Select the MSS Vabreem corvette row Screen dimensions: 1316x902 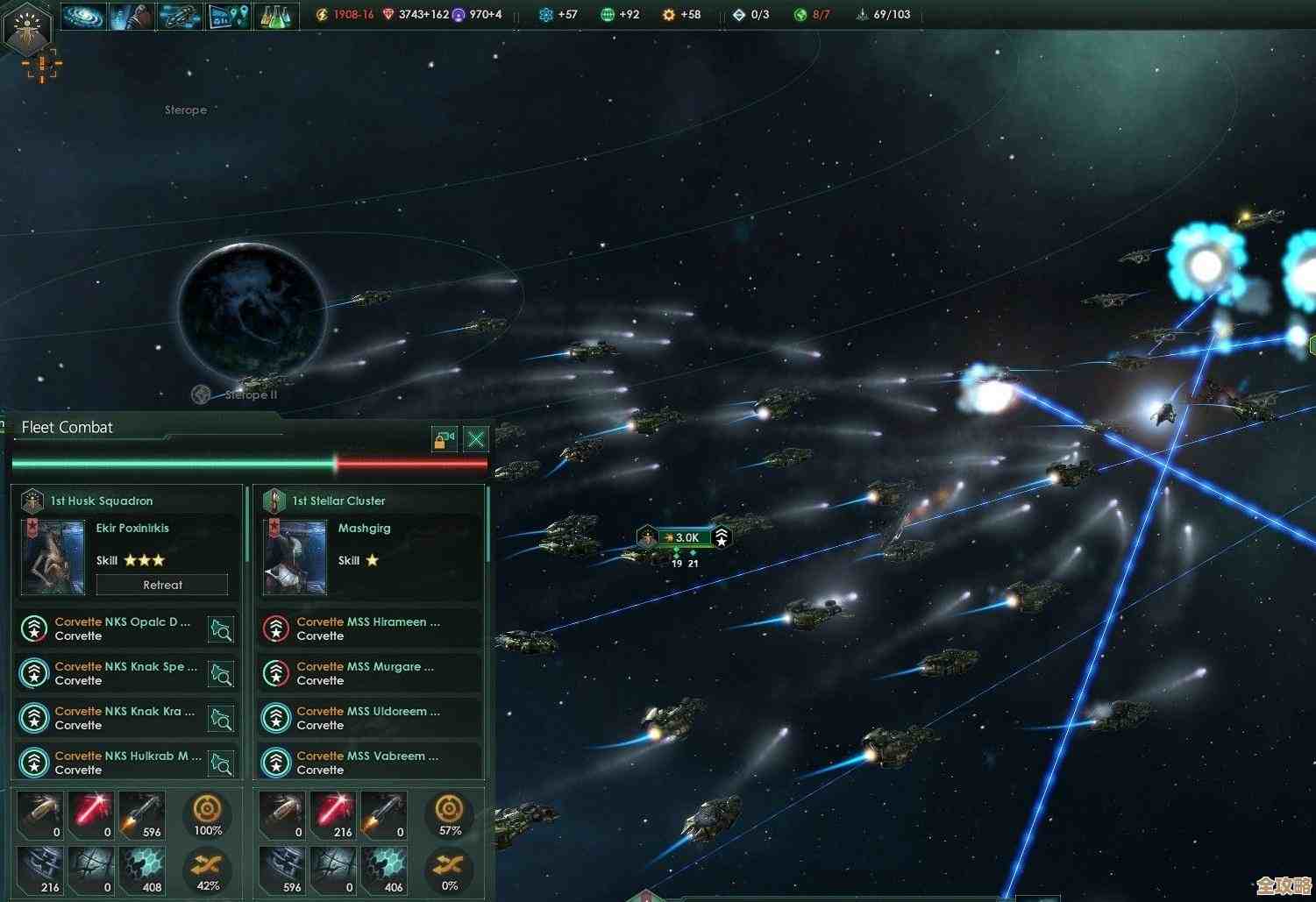pyautogui.click(x=368, y=763)
